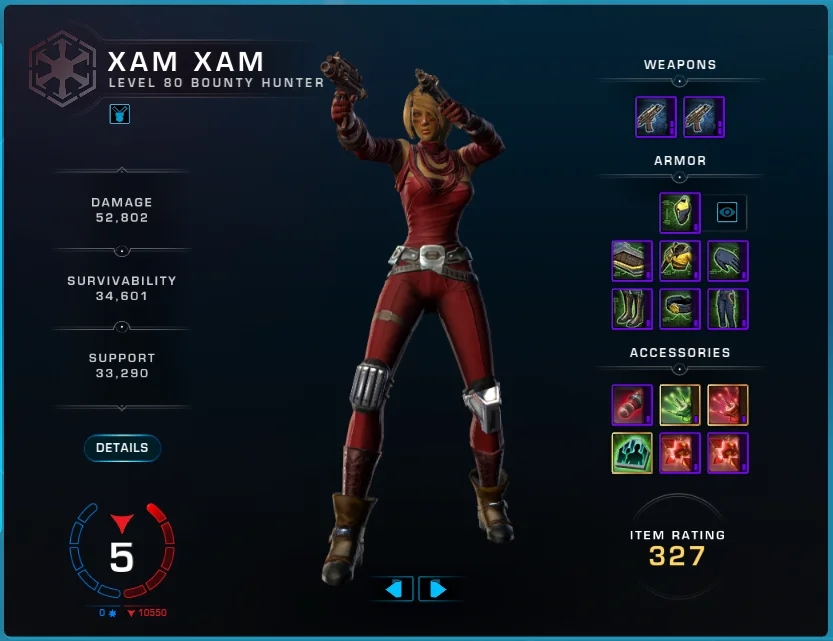The width and height of the screenshot is (833, 641).
Task: Rotate character with the left arrow button
Action: (392, 589)
